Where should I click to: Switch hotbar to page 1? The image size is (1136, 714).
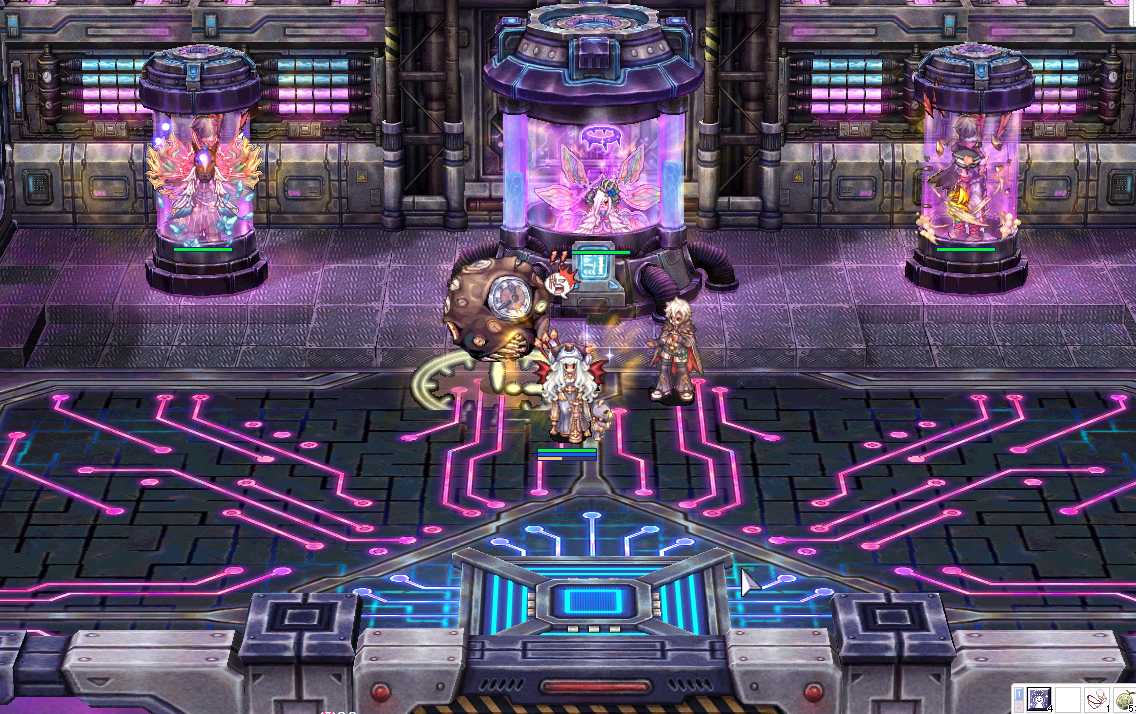click(1019, 693)
